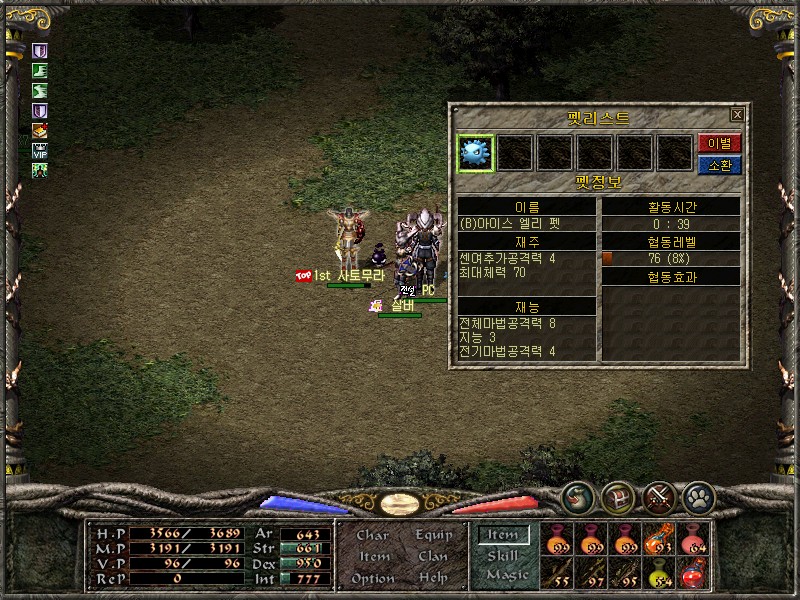
Task: Use the pink potion with count 64
Action: click(x=694, y=539)
